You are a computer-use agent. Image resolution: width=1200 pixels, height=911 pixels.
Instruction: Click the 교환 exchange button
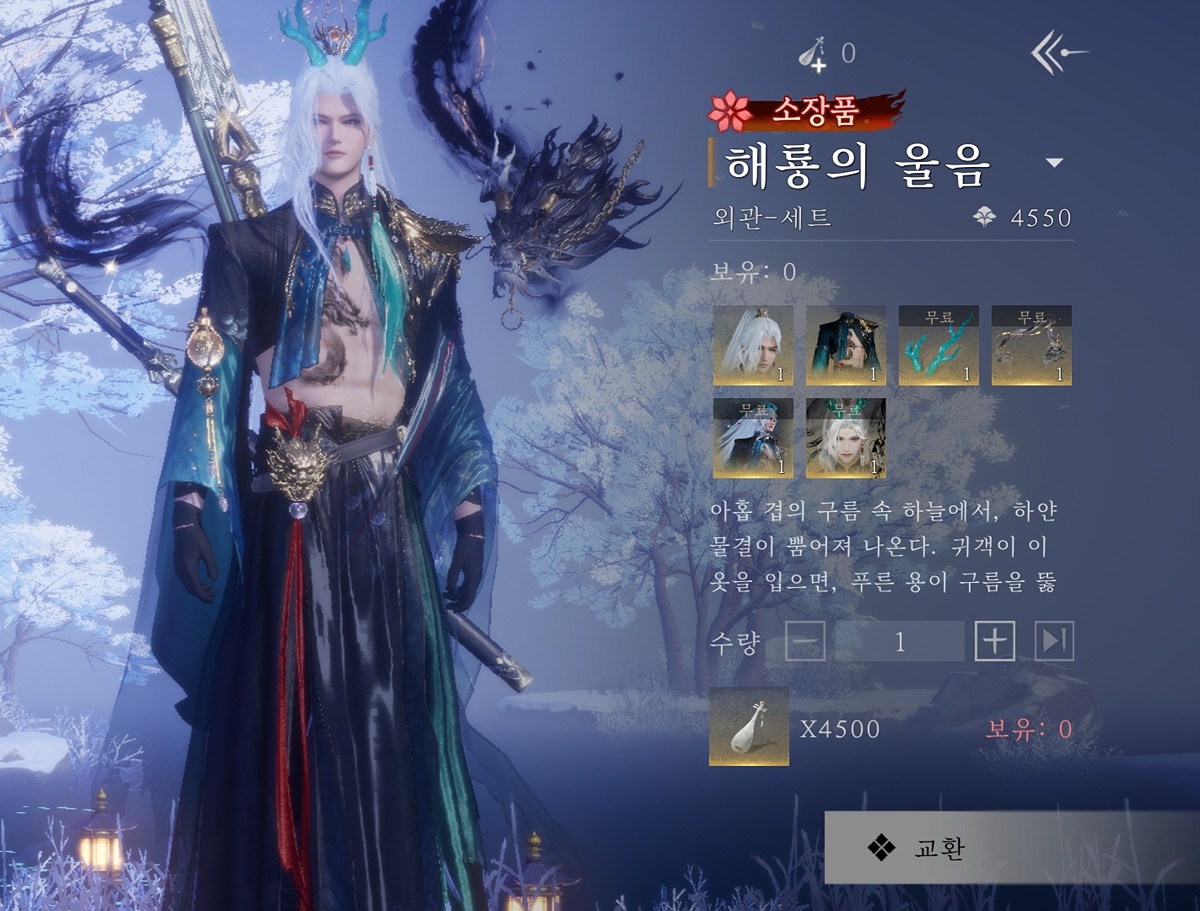[x=1011, y=847]
